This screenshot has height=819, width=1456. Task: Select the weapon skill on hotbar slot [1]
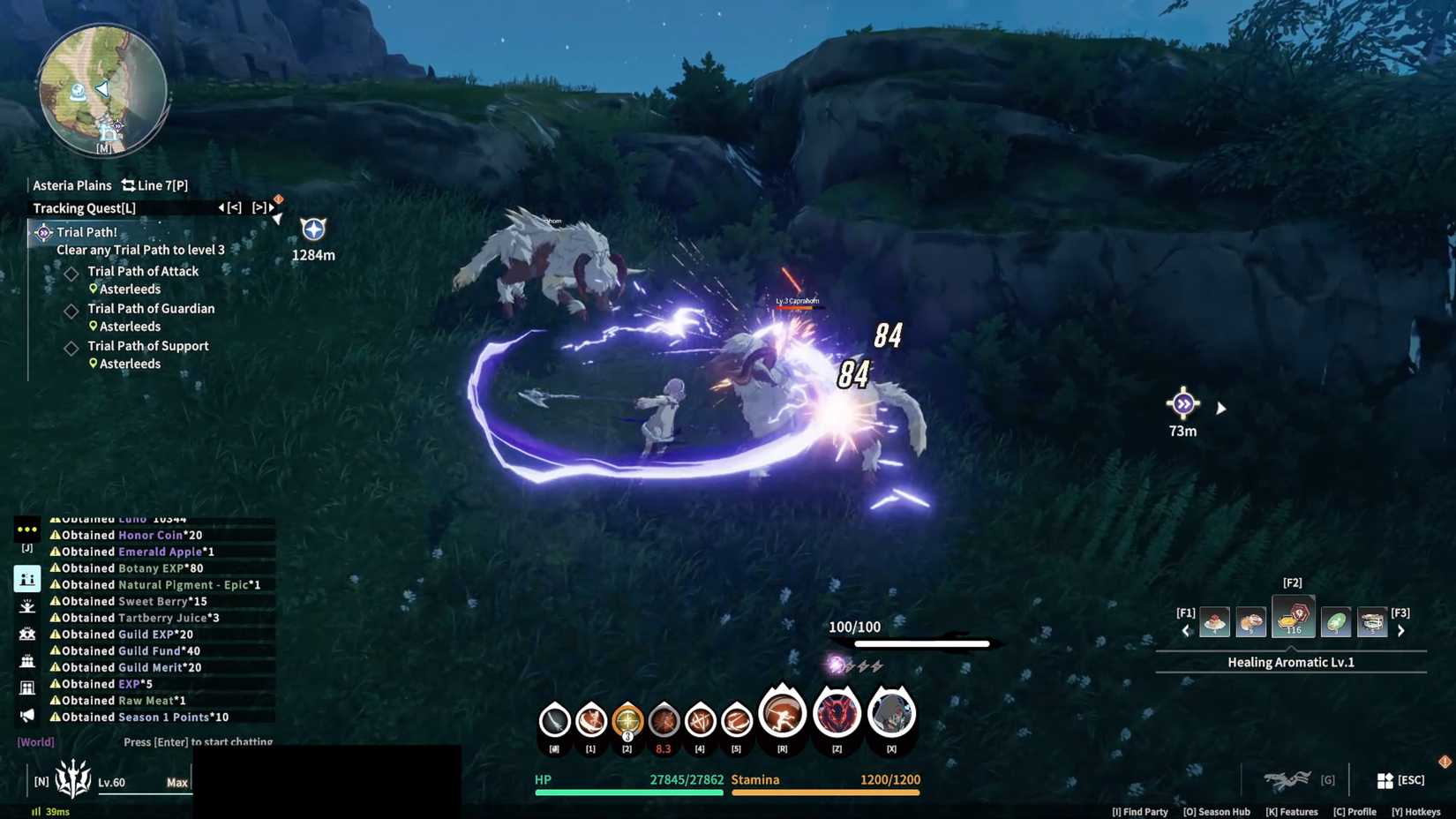click(x=590, y=719)
